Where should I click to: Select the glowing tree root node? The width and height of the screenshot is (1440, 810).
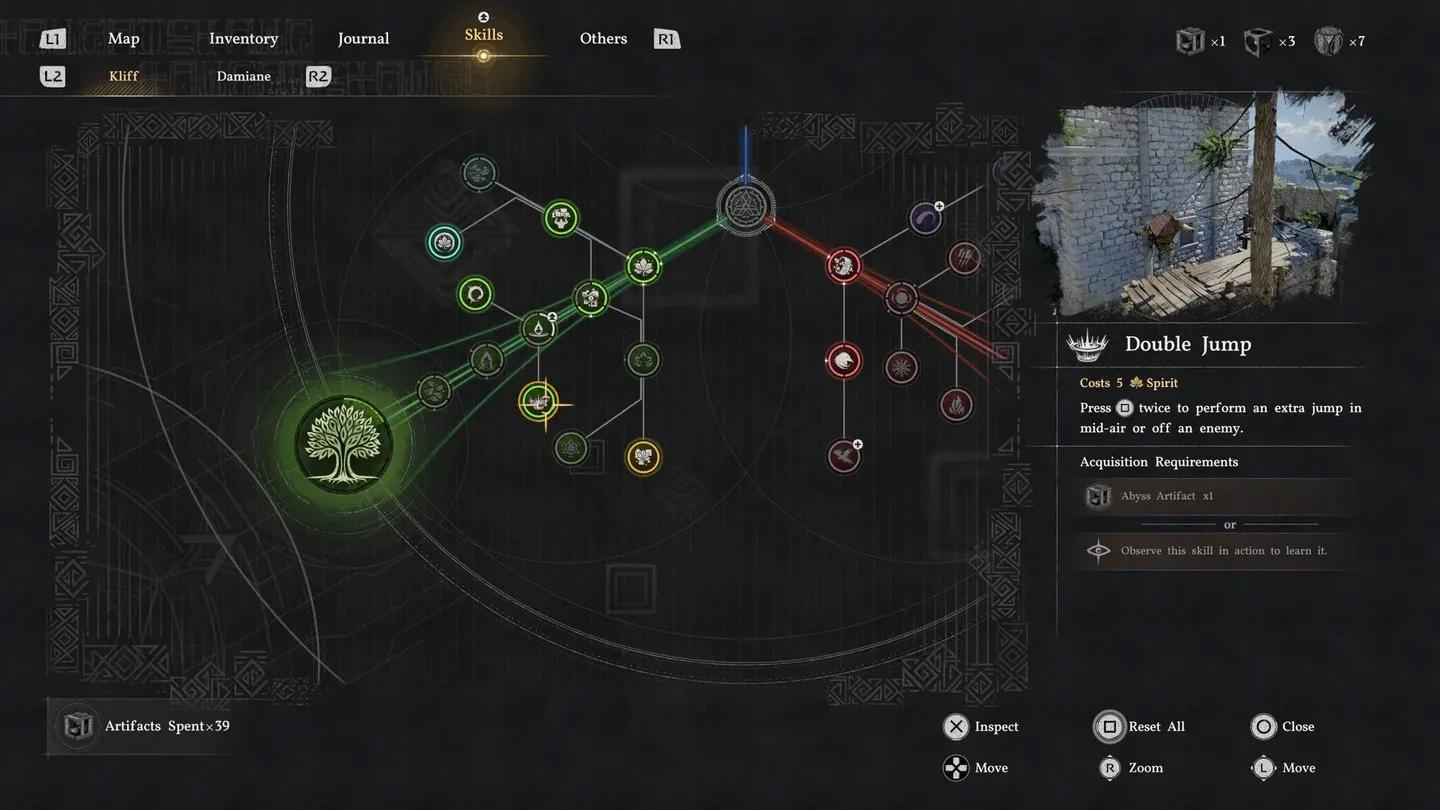345,443
